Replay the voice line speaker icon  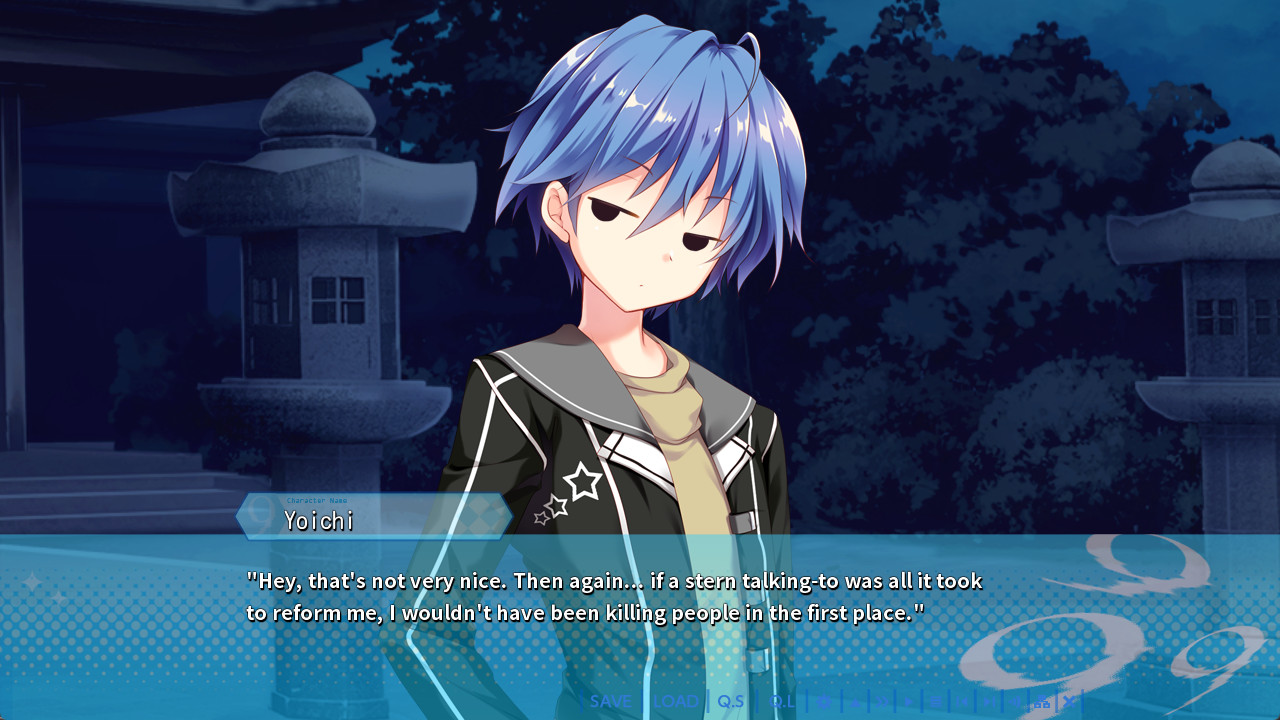click(x=1017, y=702)
